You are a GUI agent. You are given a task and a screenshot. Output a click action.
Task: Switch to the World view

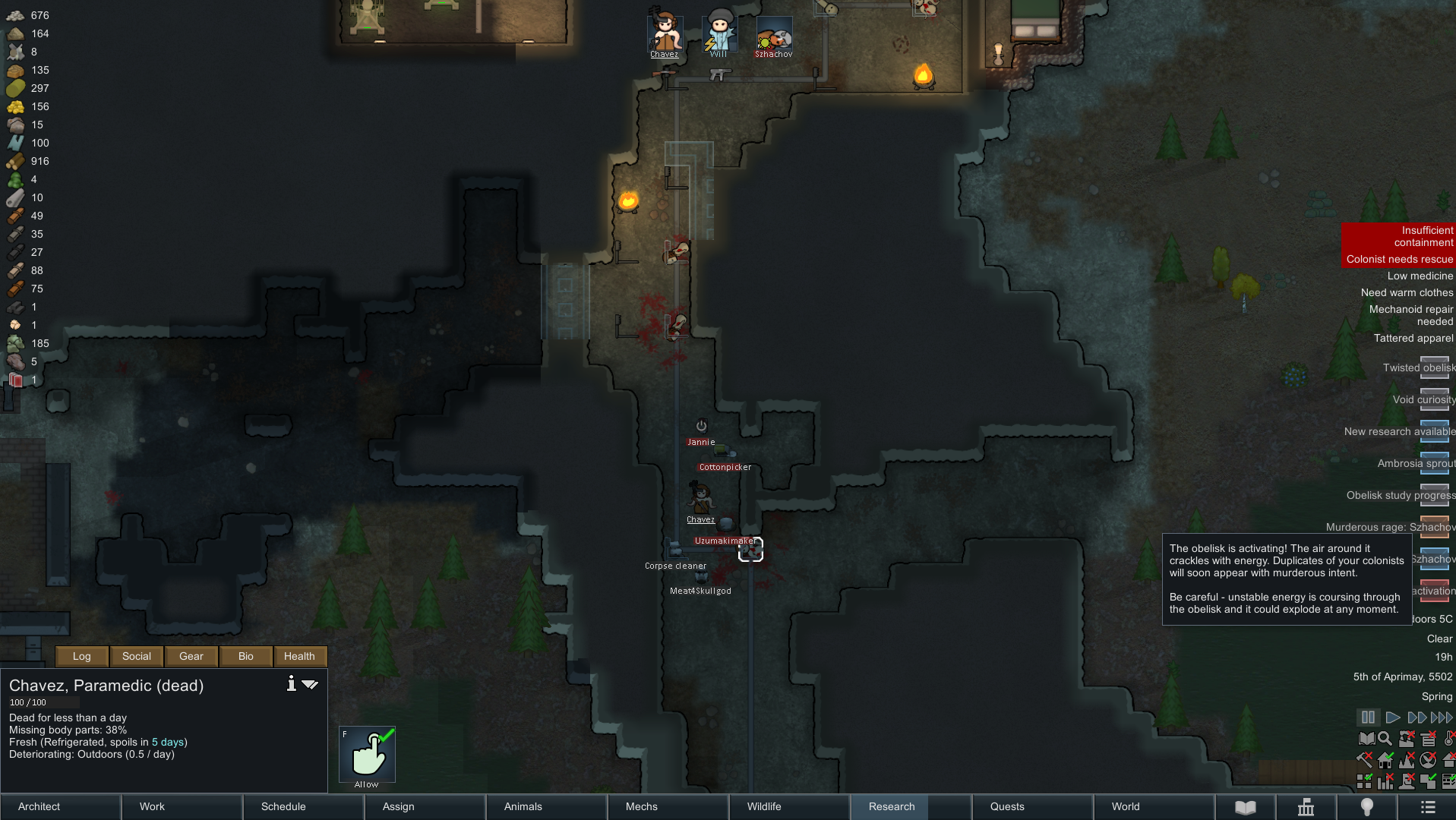tap(1126, 806)
